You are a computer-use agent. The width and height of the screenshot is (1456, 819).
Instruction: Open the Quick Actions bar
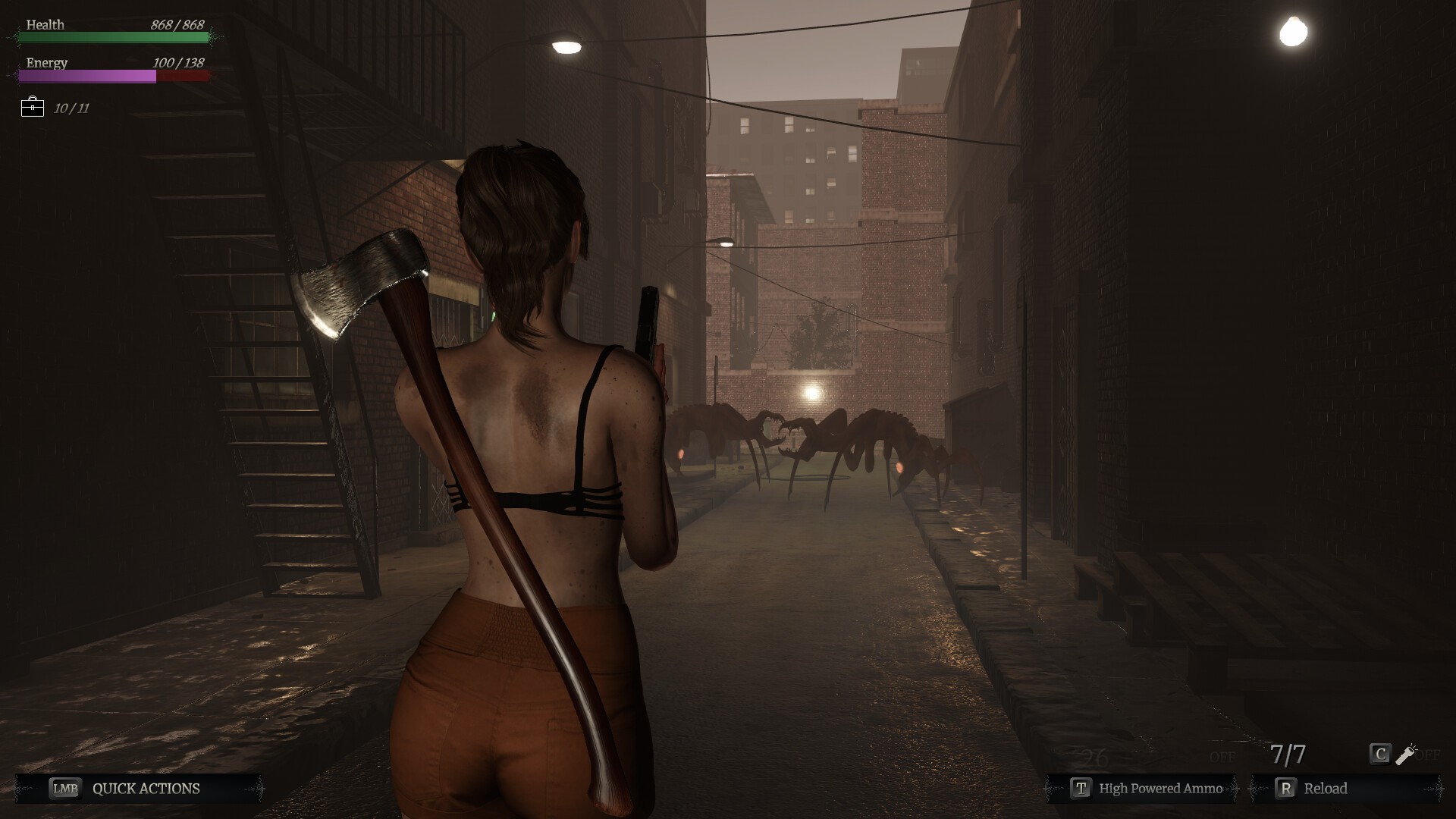coord(140,789)
